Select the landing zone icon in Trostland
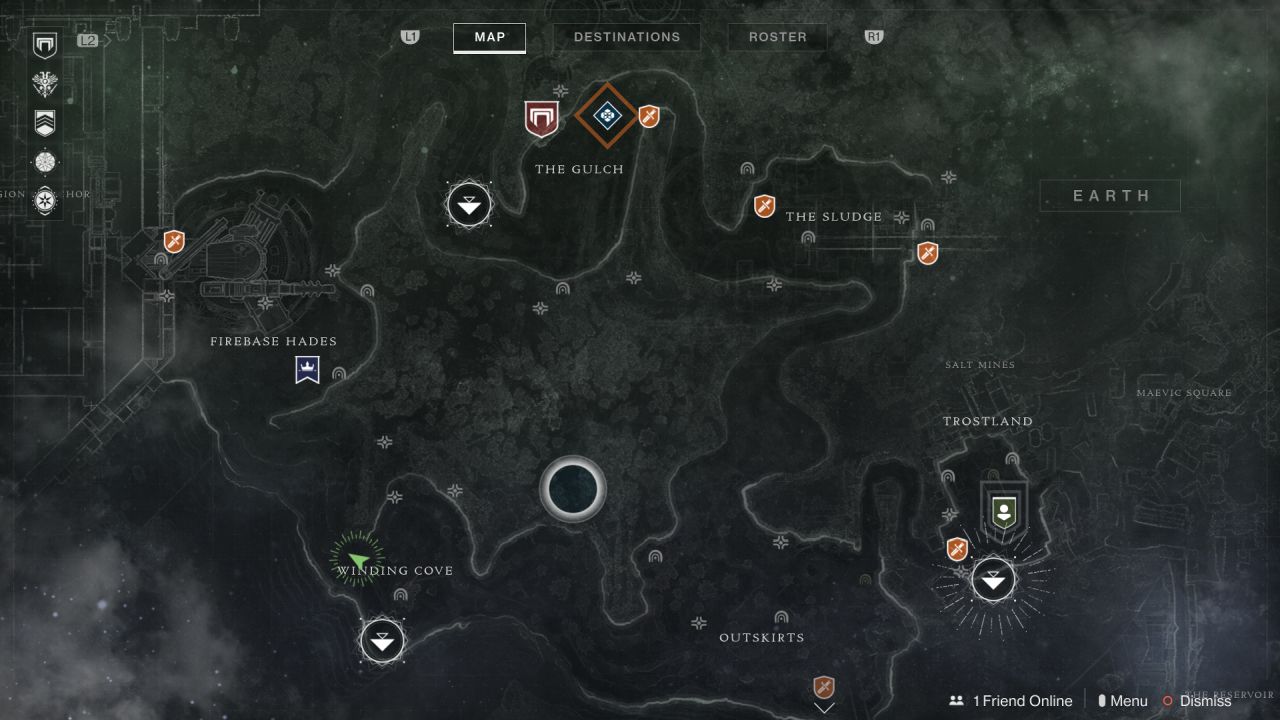 click(x=992, y=578)
